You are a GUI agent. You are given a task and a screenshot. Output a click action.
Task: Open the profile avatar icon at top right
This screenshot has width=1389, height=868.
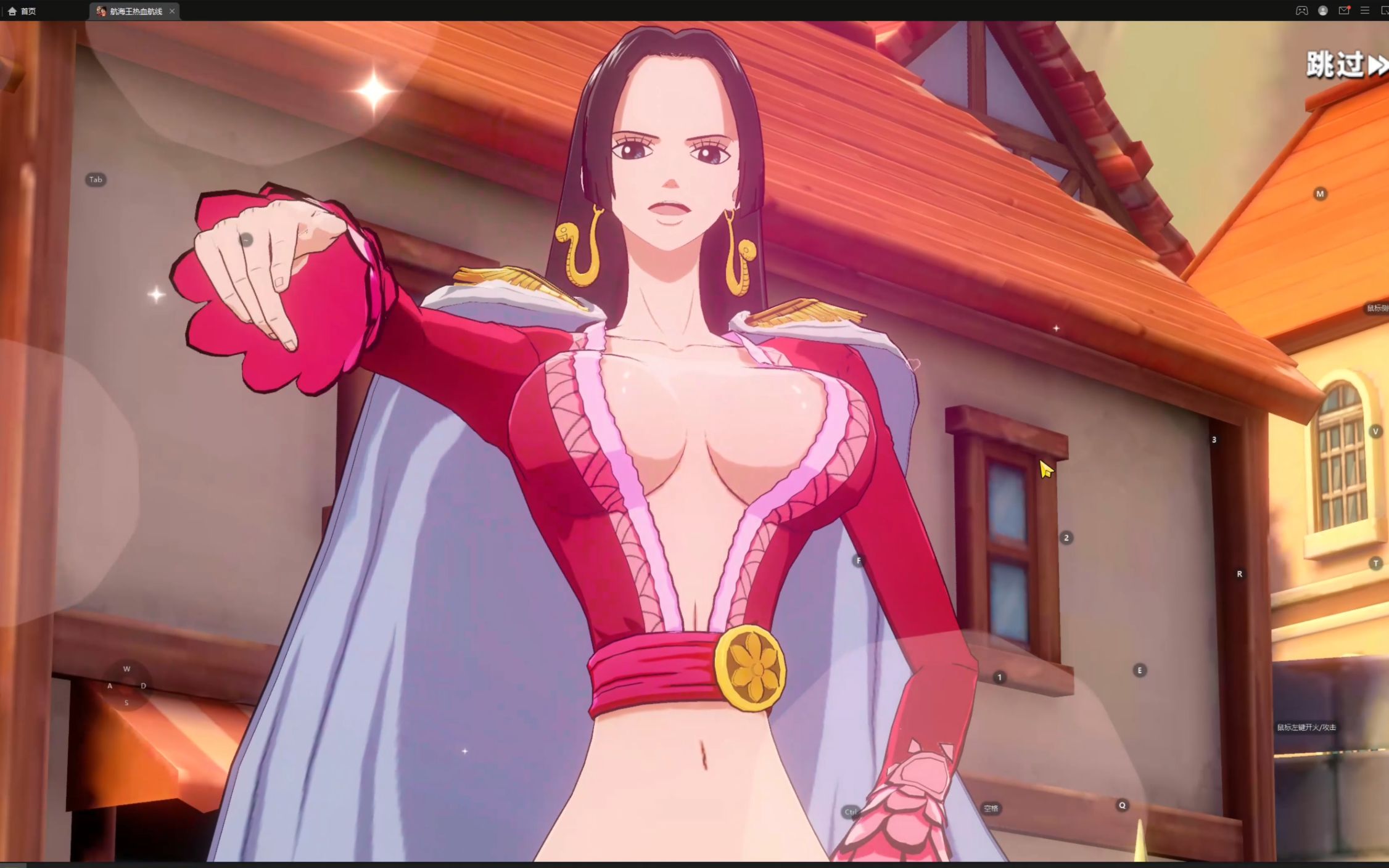pyautogui.click(x=1322, y=10)
